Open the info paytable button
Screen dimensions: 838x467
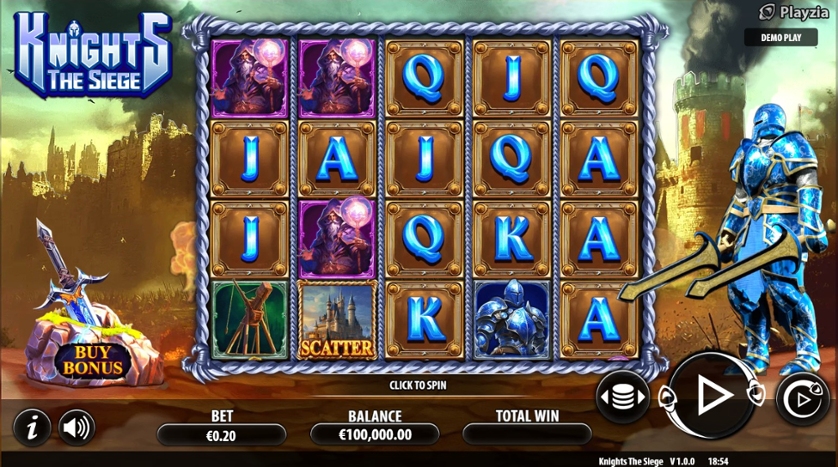(33, 427)
